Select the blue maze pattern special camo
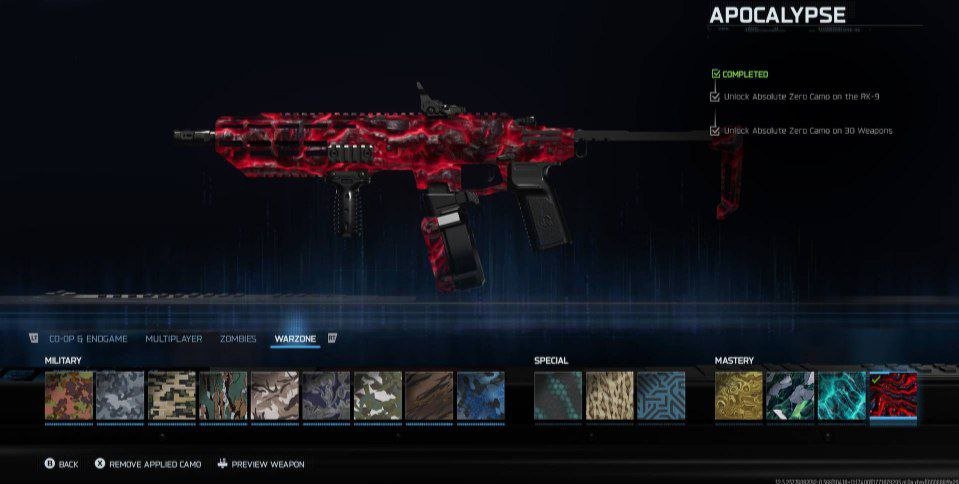Image resolution: width=959 pixels, height=484 pixels. pos(661,395)
